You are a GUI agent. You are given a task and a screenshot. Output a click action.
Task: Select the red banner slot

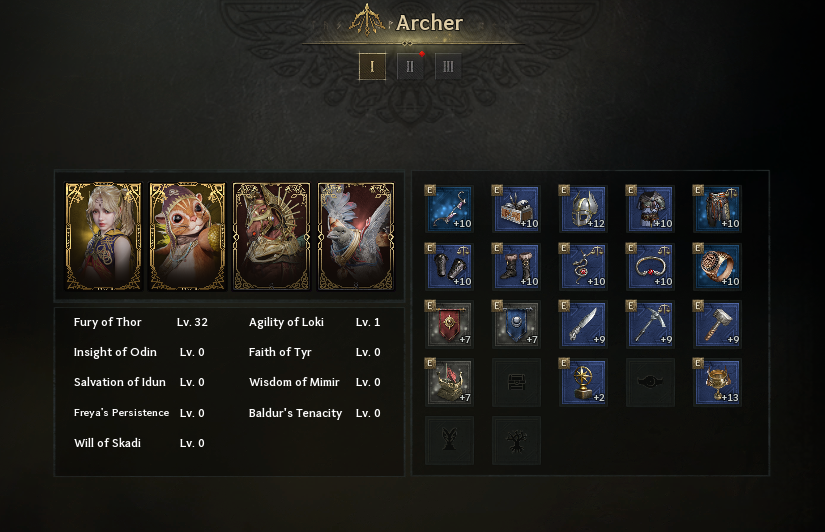449,324
